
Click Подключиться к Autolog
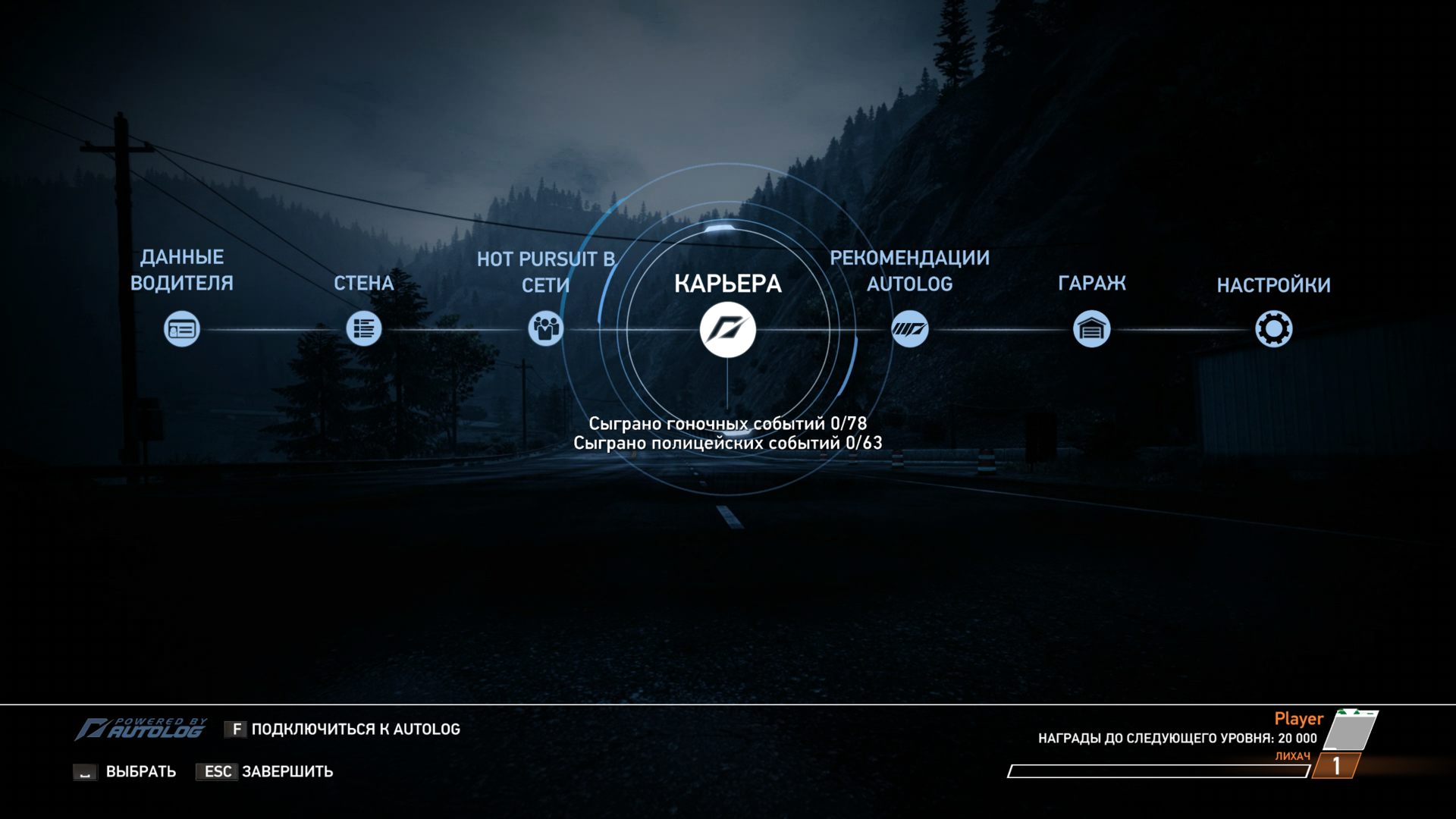355,729
